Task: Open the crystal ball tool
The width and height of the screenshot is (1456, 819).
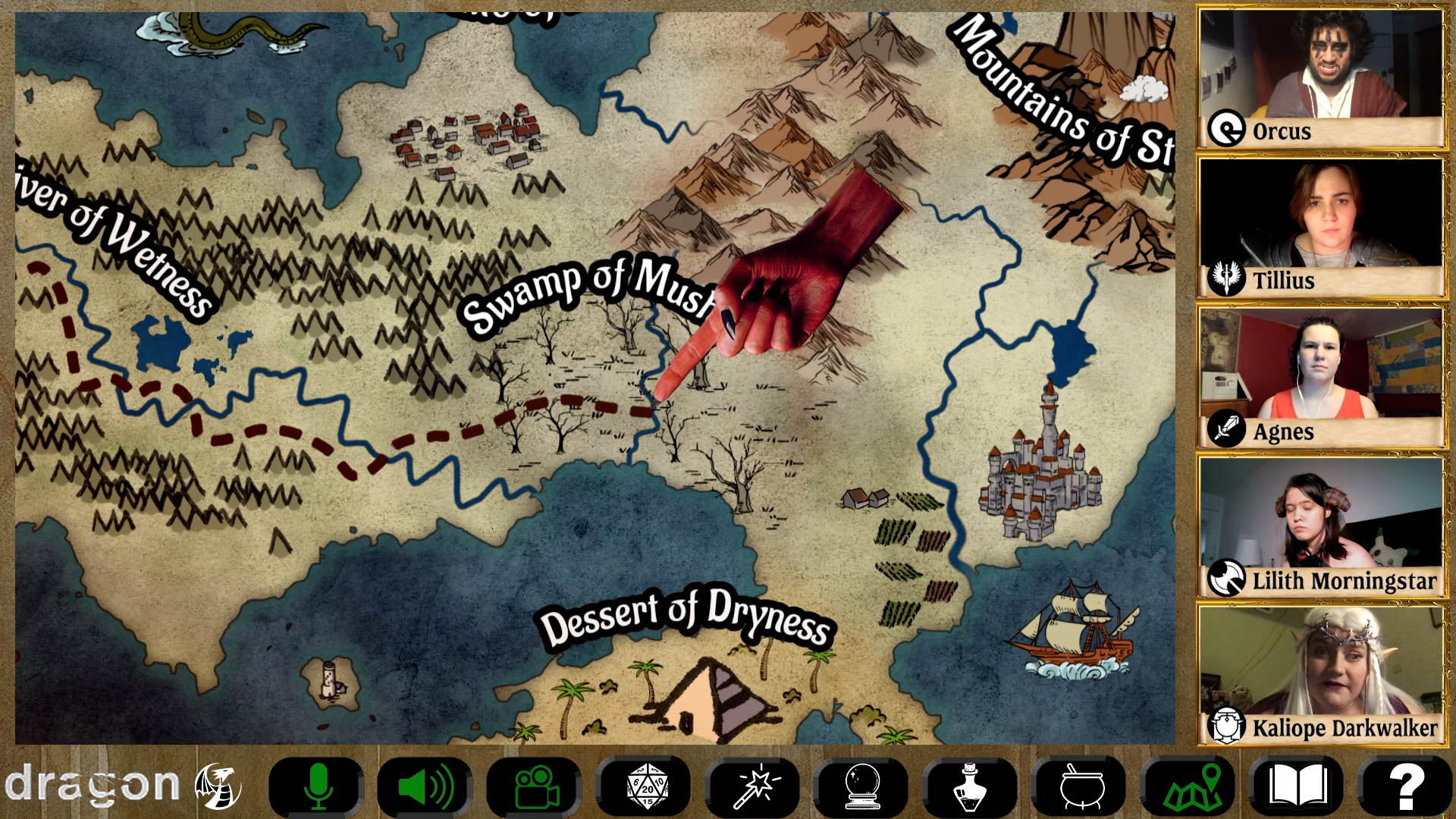Action: [862, 786]
